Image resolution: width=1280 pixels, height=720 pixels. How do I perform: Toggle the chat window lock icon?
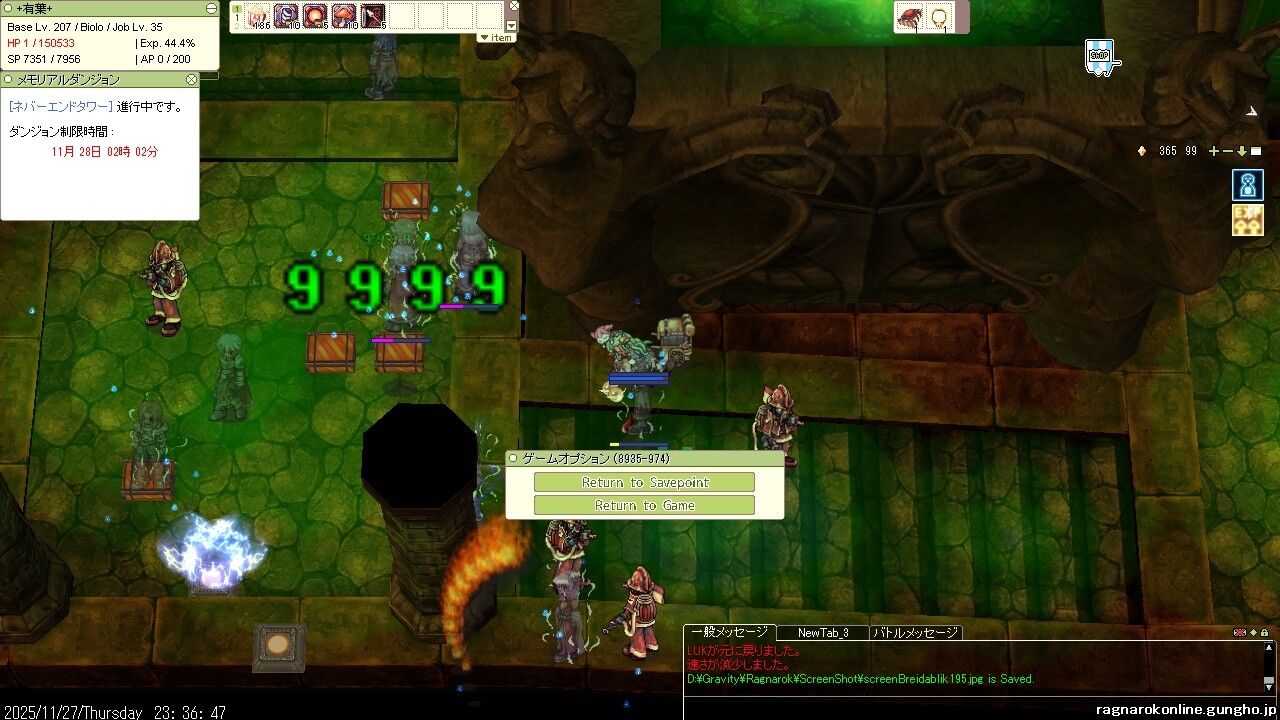(x=1265, y=632)
